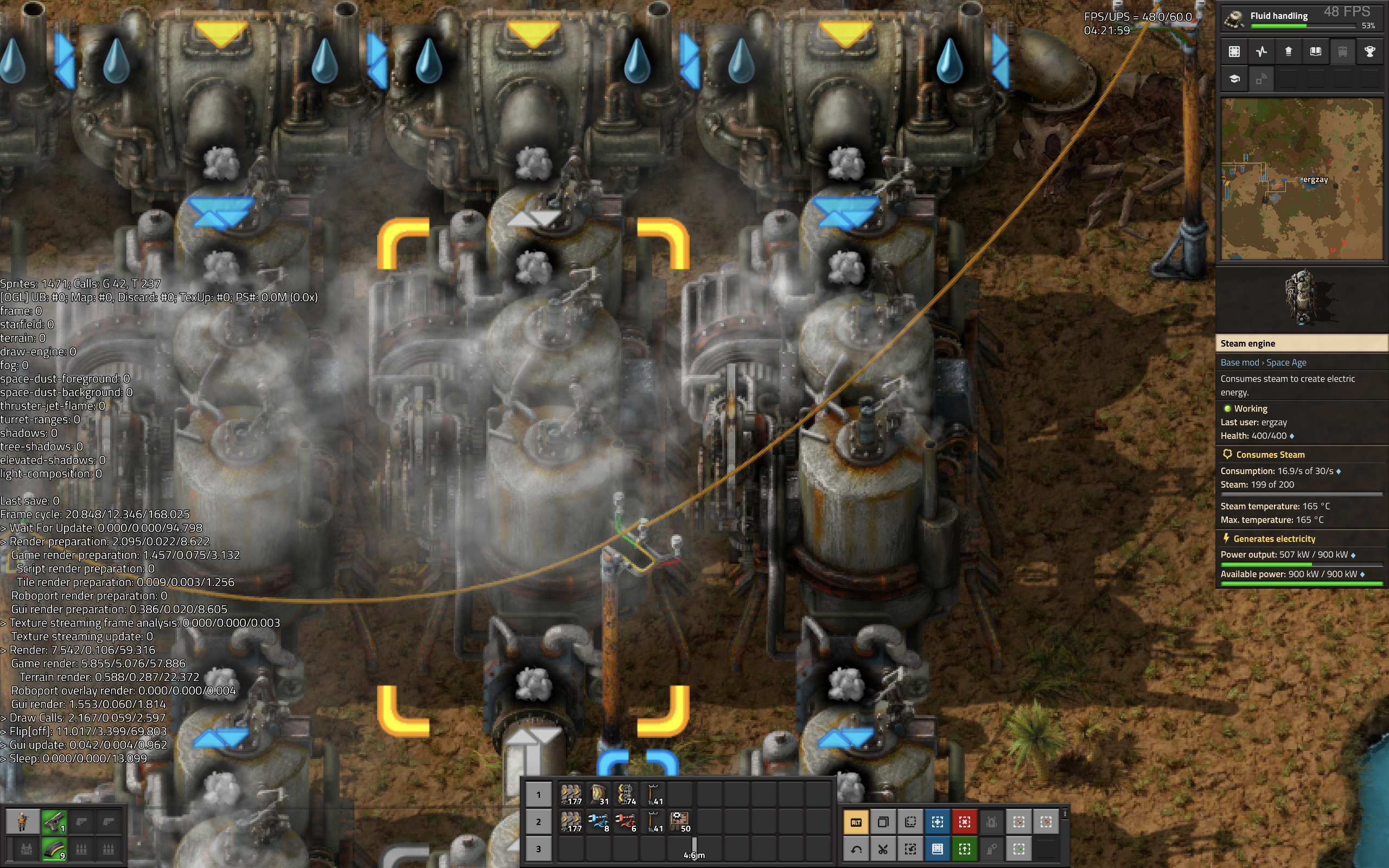Viewport: 1389px width, 868px height.
Task: Select the firearm magazine ammo slot
Action: pyautogui.click(x=54, y=848)
